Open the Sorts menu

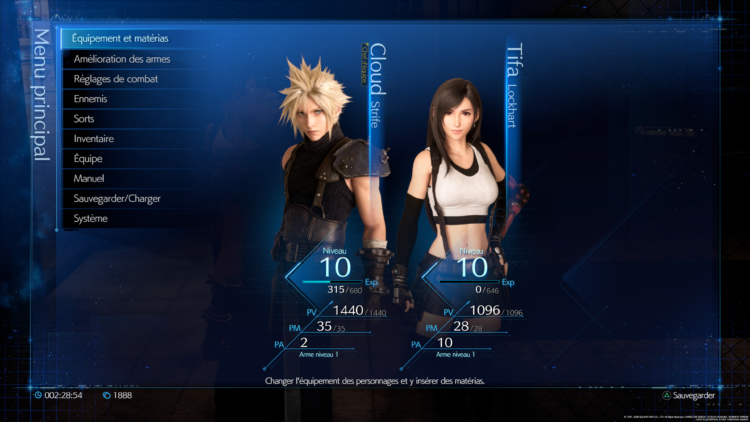pyautogui.click(x=84, y=119)
